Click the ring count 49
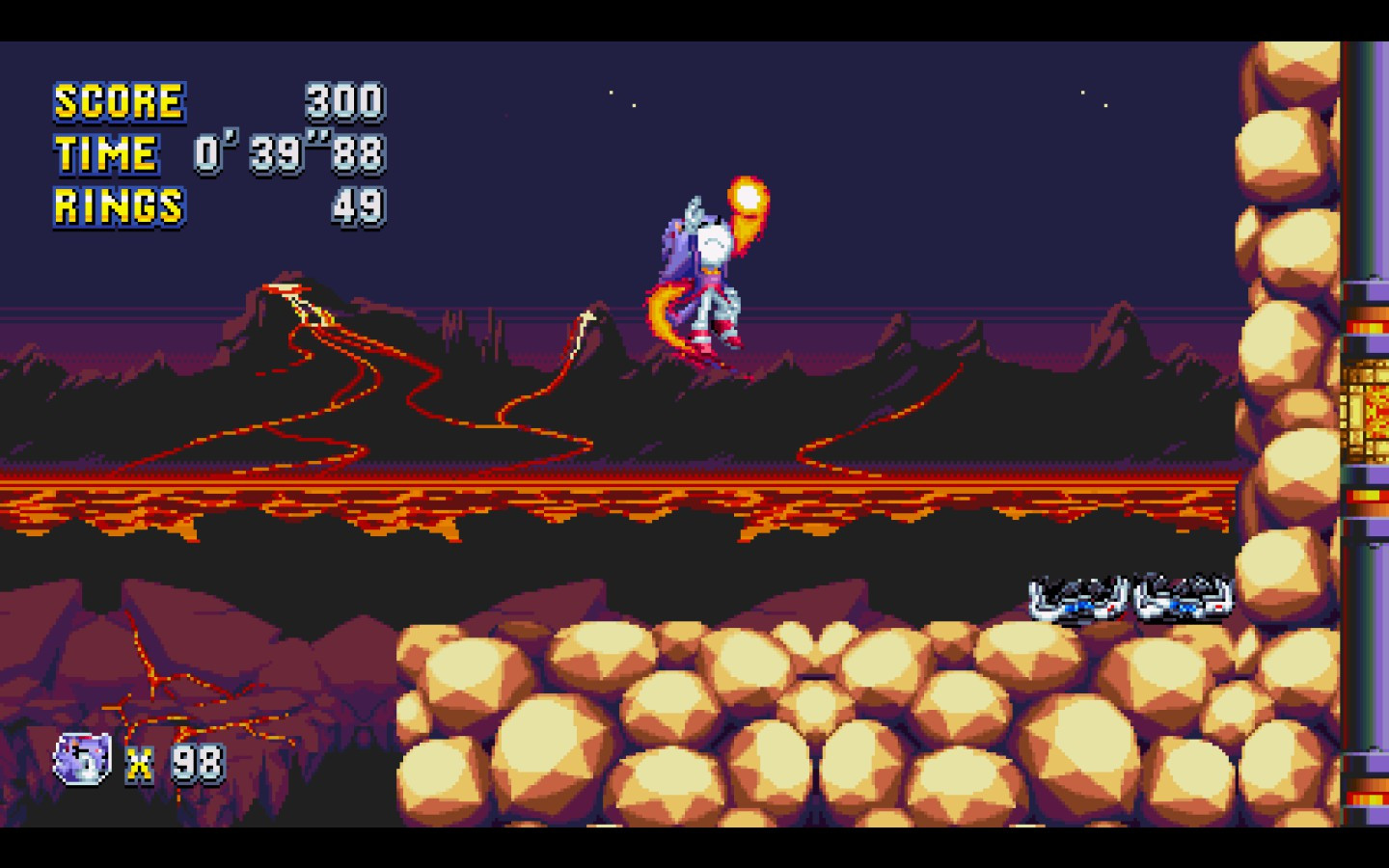Viewport: 1389px width, 868px height. pyautogui.click(x=362, y=206)
